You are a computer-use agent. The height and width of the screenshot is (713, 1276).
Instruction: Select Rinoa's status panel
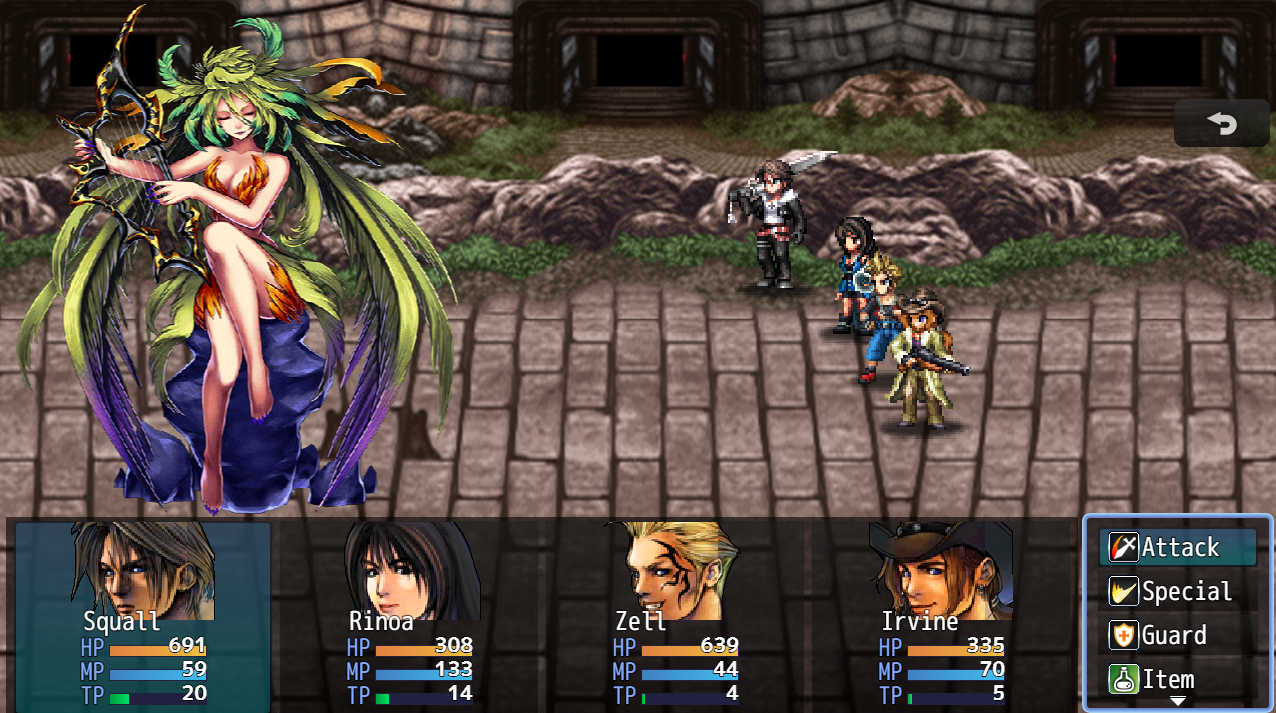(410, 615)
